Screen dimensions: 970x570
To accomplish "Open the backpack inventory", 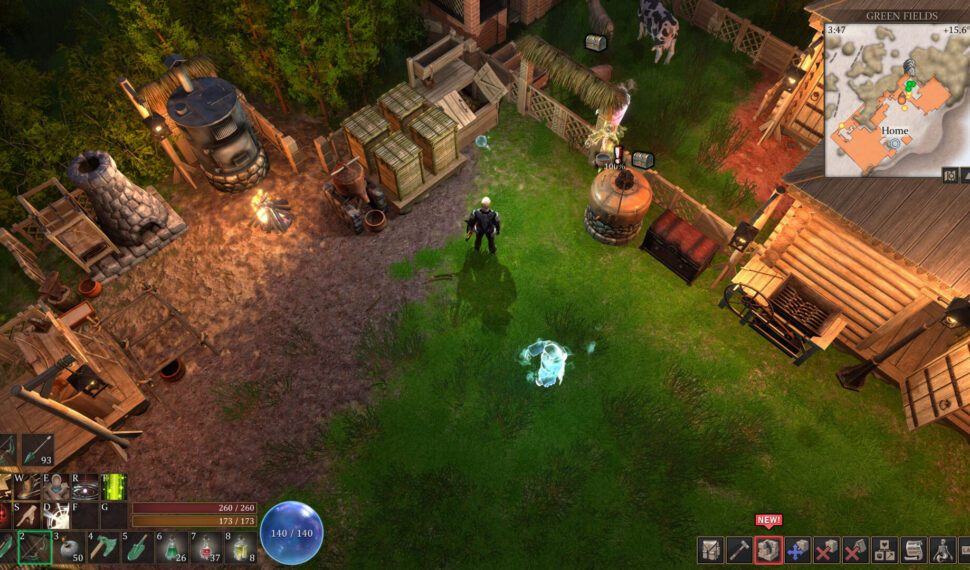I will coord(710,549).
